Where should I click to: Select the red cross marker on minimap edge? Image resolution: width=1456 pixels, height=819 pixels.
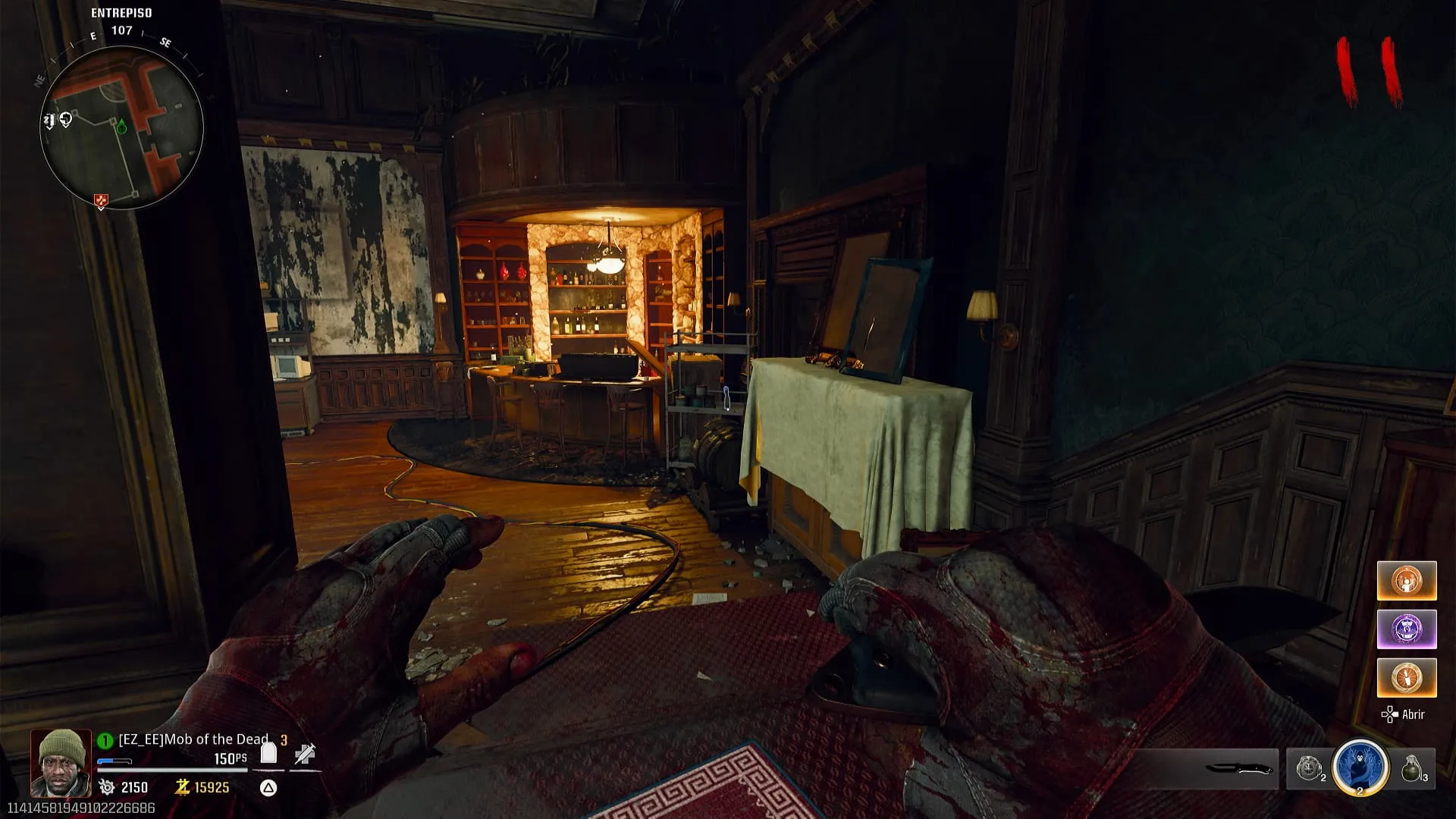click(x=100, y=201)
